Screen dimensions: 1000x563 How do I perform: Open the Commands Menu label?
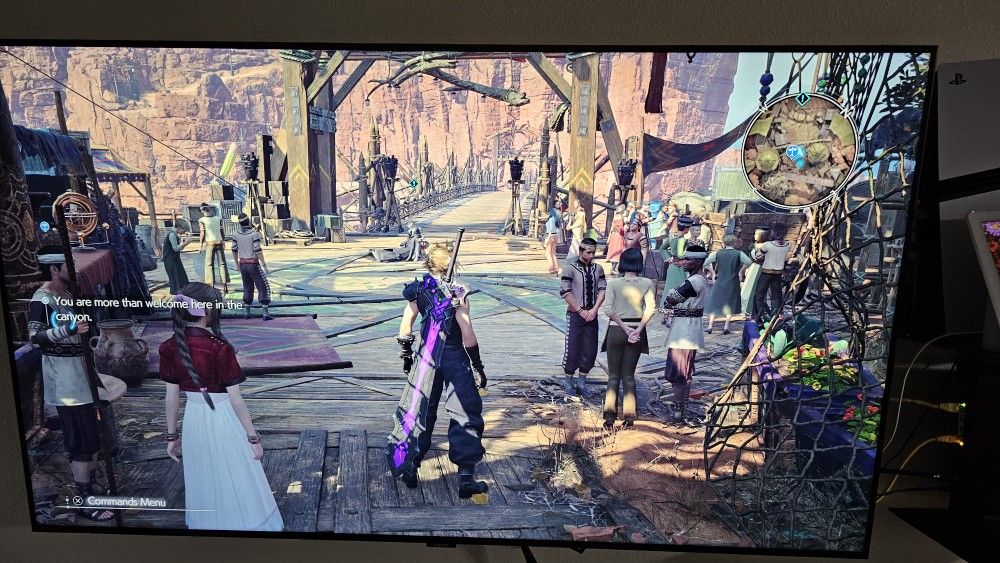click(126, 501)
